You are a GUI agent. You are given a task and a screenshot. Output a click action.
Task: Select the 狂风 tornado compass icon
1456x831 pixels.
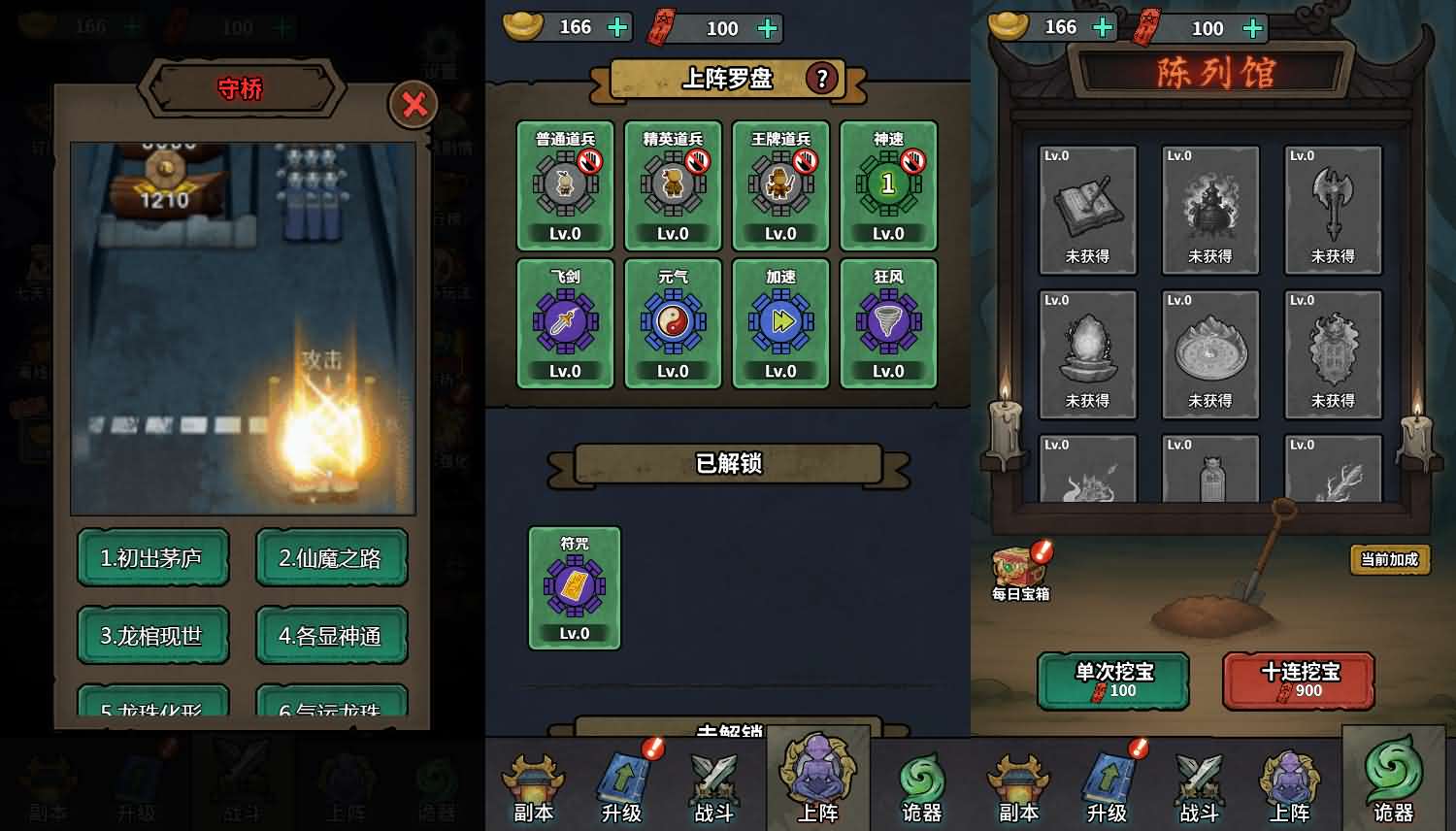click(x=888, y=321)
